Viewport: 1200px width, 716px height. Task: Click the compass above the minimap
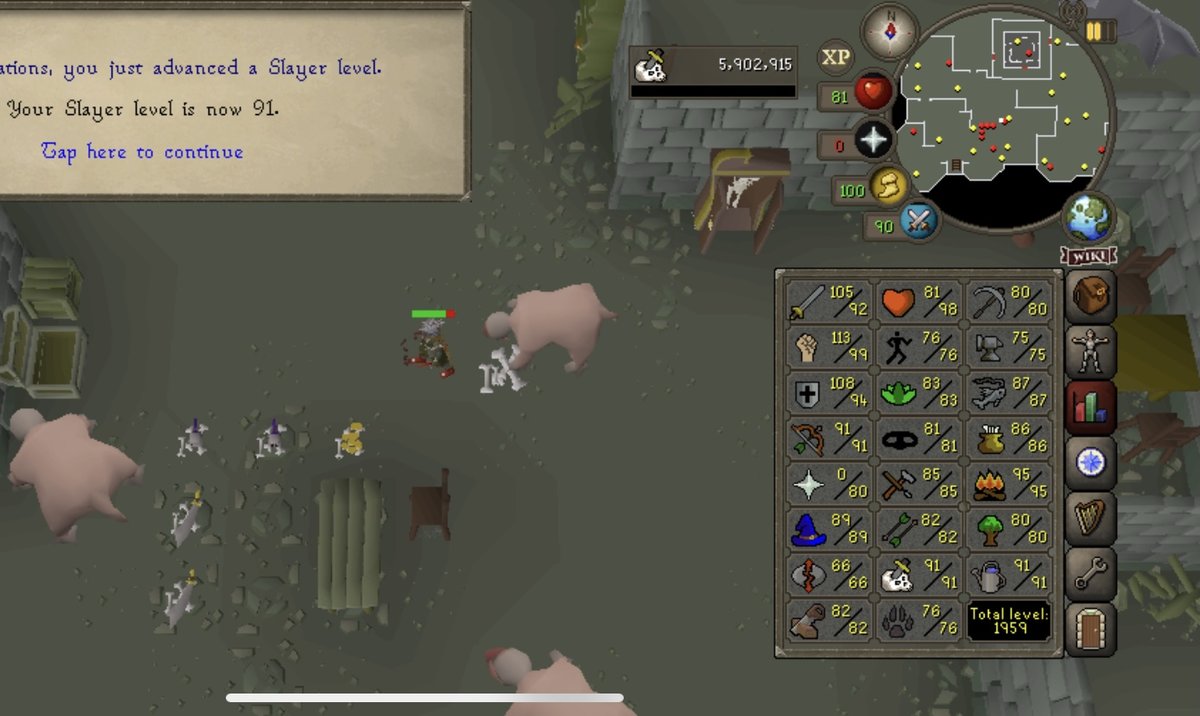click(889, 31)
